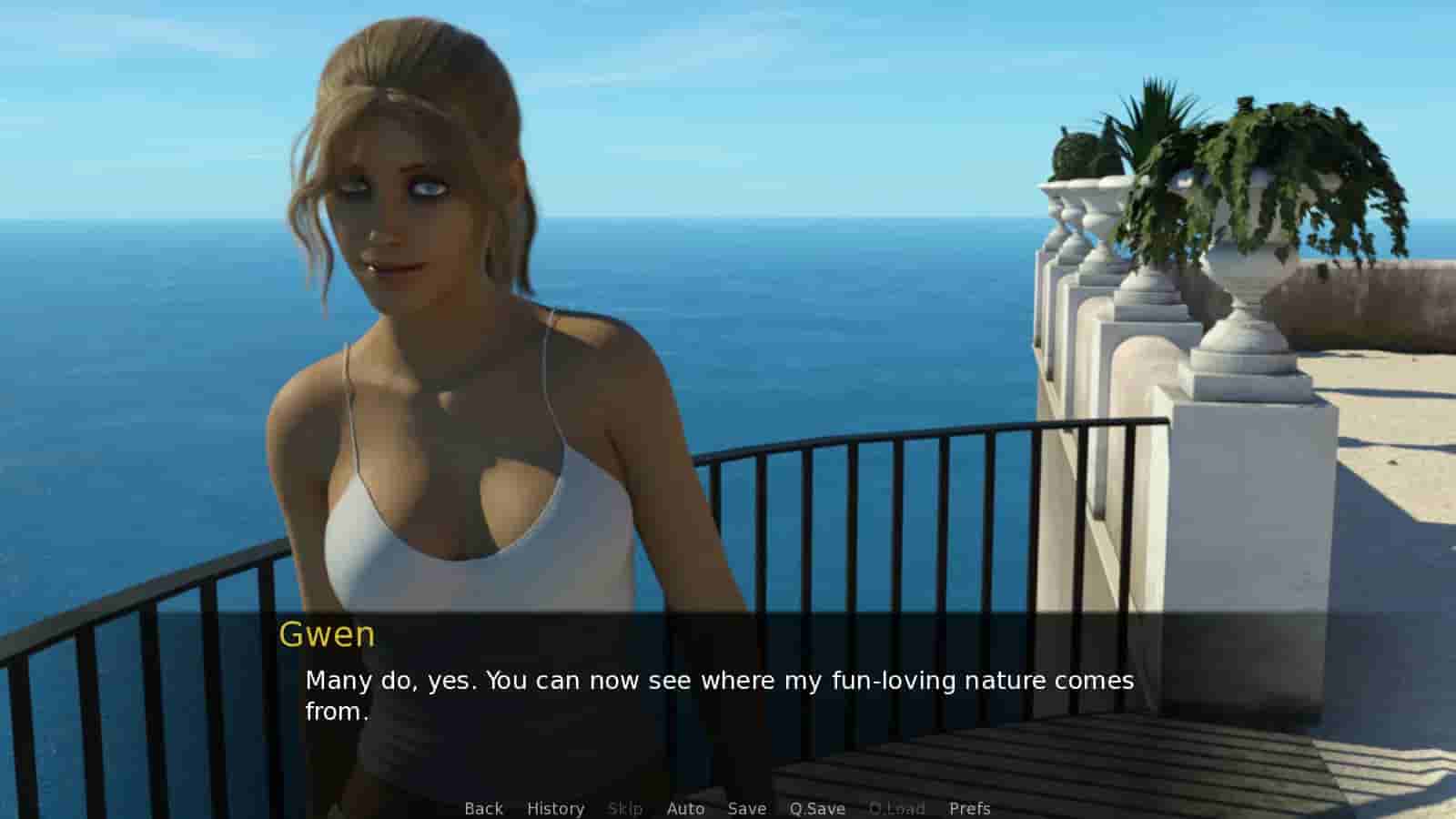Click the quick menu bar at bottom
The height and width of the screenshot is (819, 1456).
728,808
